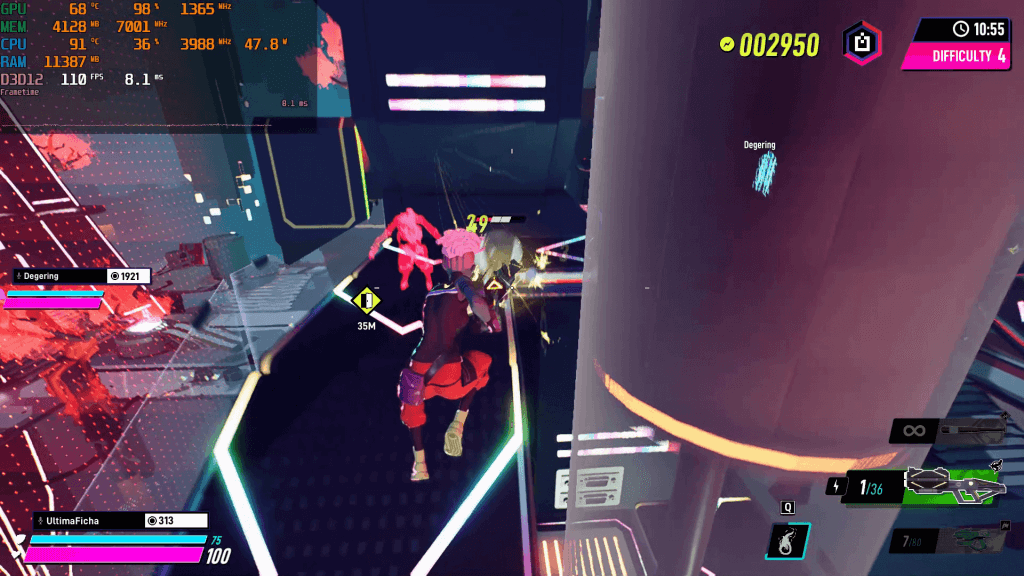Click the lightning bolt ammo type icon

[835, 486]
